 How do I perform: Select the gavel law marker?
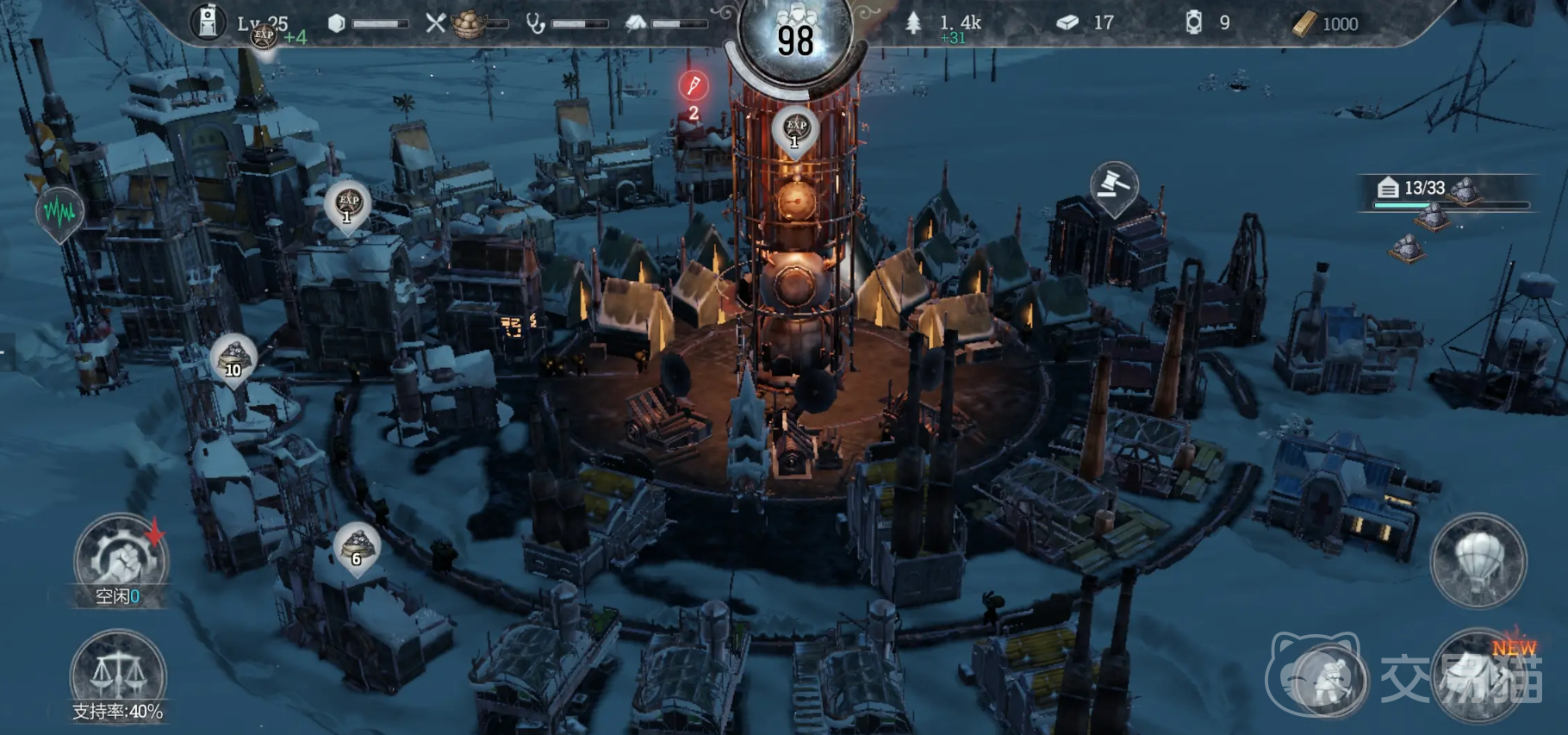[1113, 186]
